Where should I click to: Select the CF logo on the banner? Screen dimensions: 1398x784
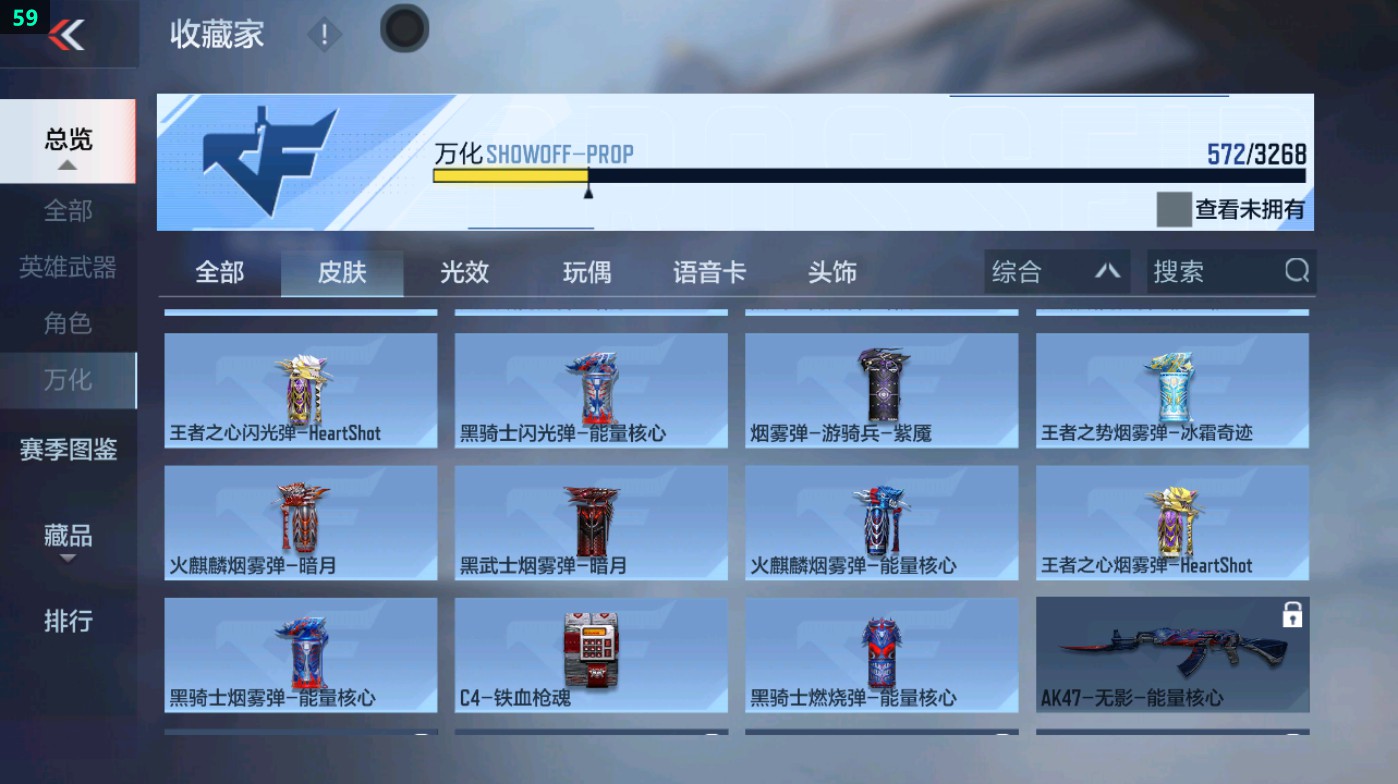[x=266, y=160]
